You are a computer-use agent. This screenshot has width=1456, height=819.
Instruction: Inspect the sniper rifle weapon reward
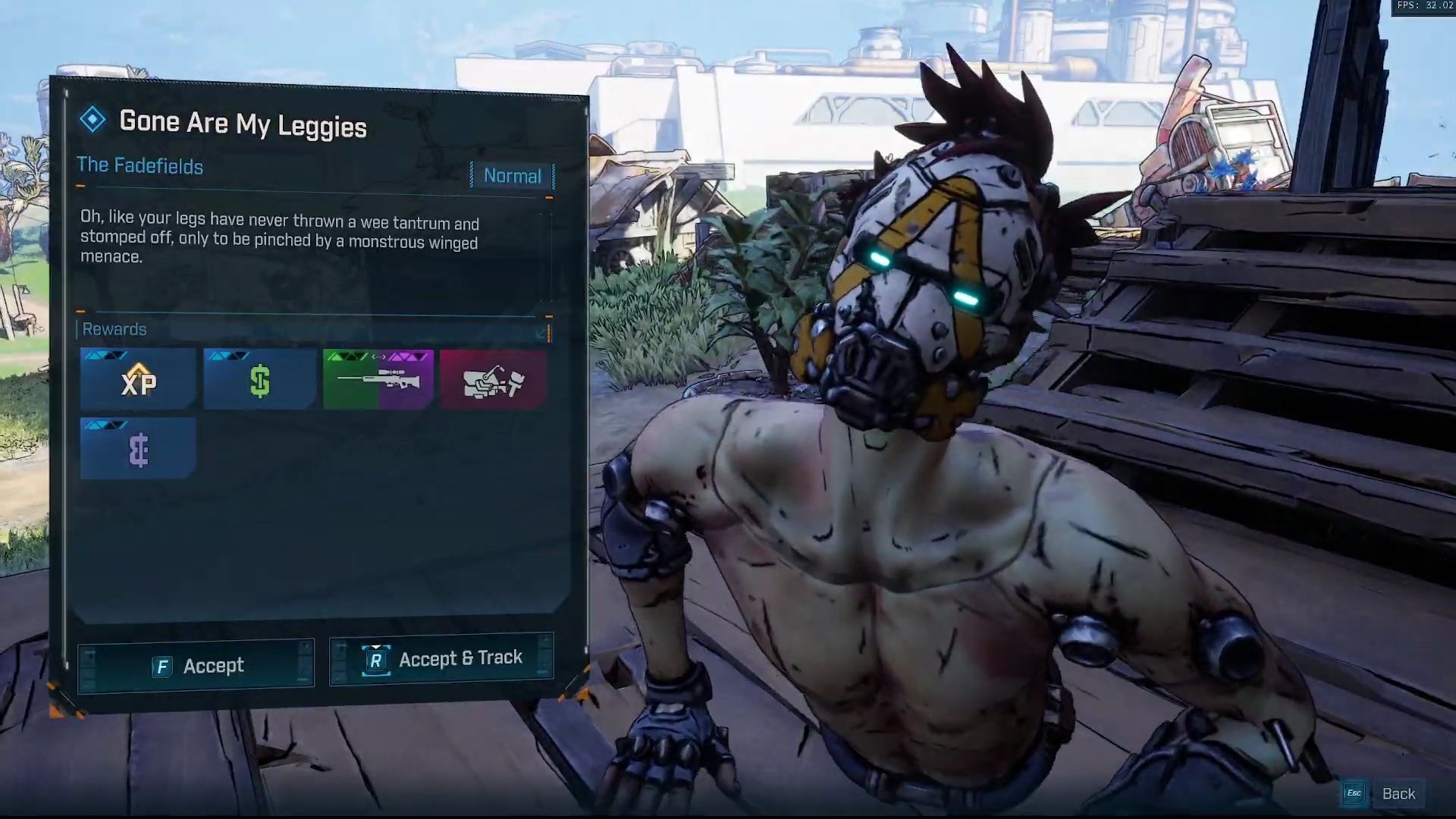(378, 379)
